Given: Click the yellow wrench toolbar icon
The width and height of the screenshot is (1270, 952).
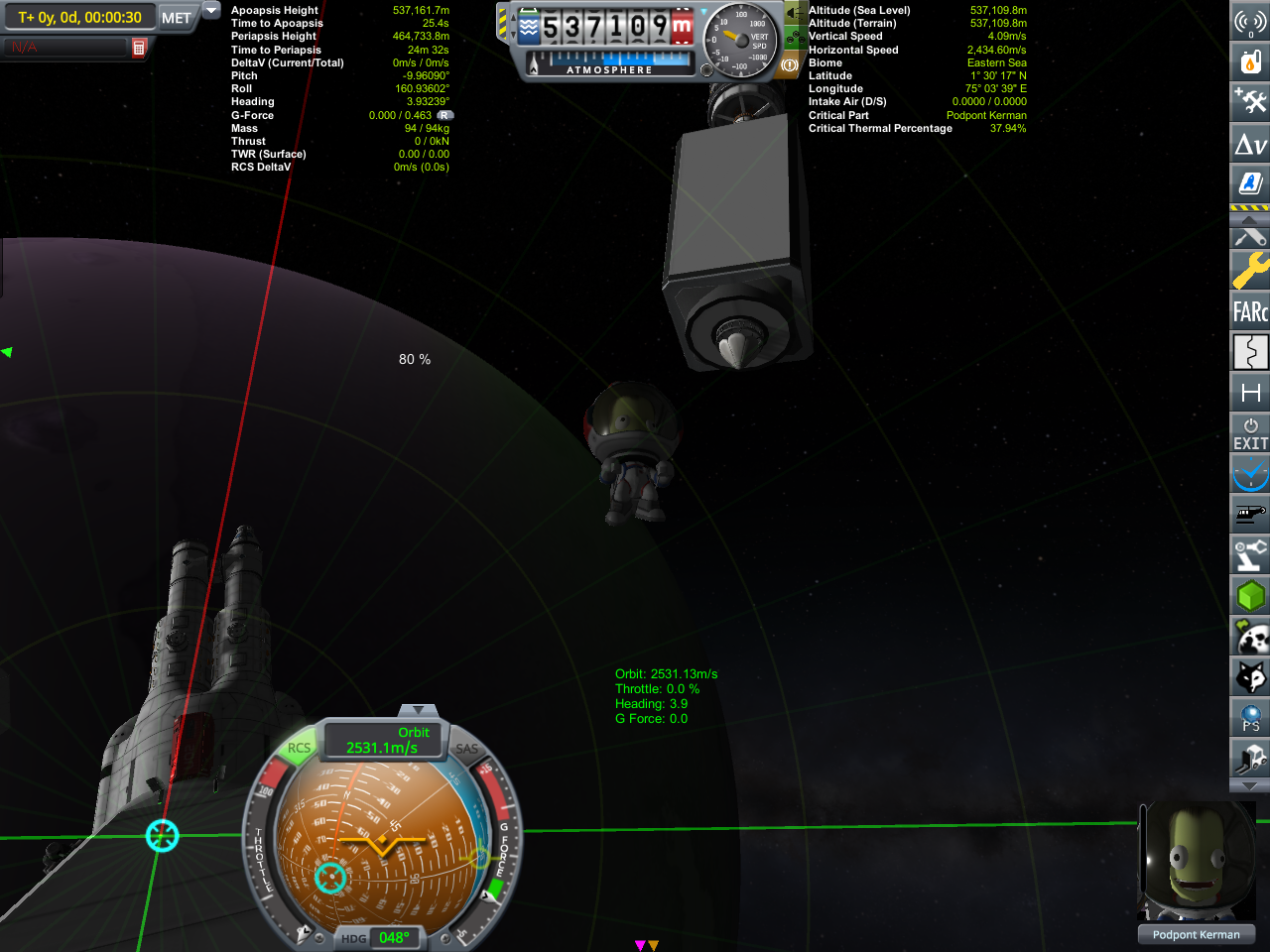Looking at the screenshot, I should pyautogui.click(x=1250, y=270).
